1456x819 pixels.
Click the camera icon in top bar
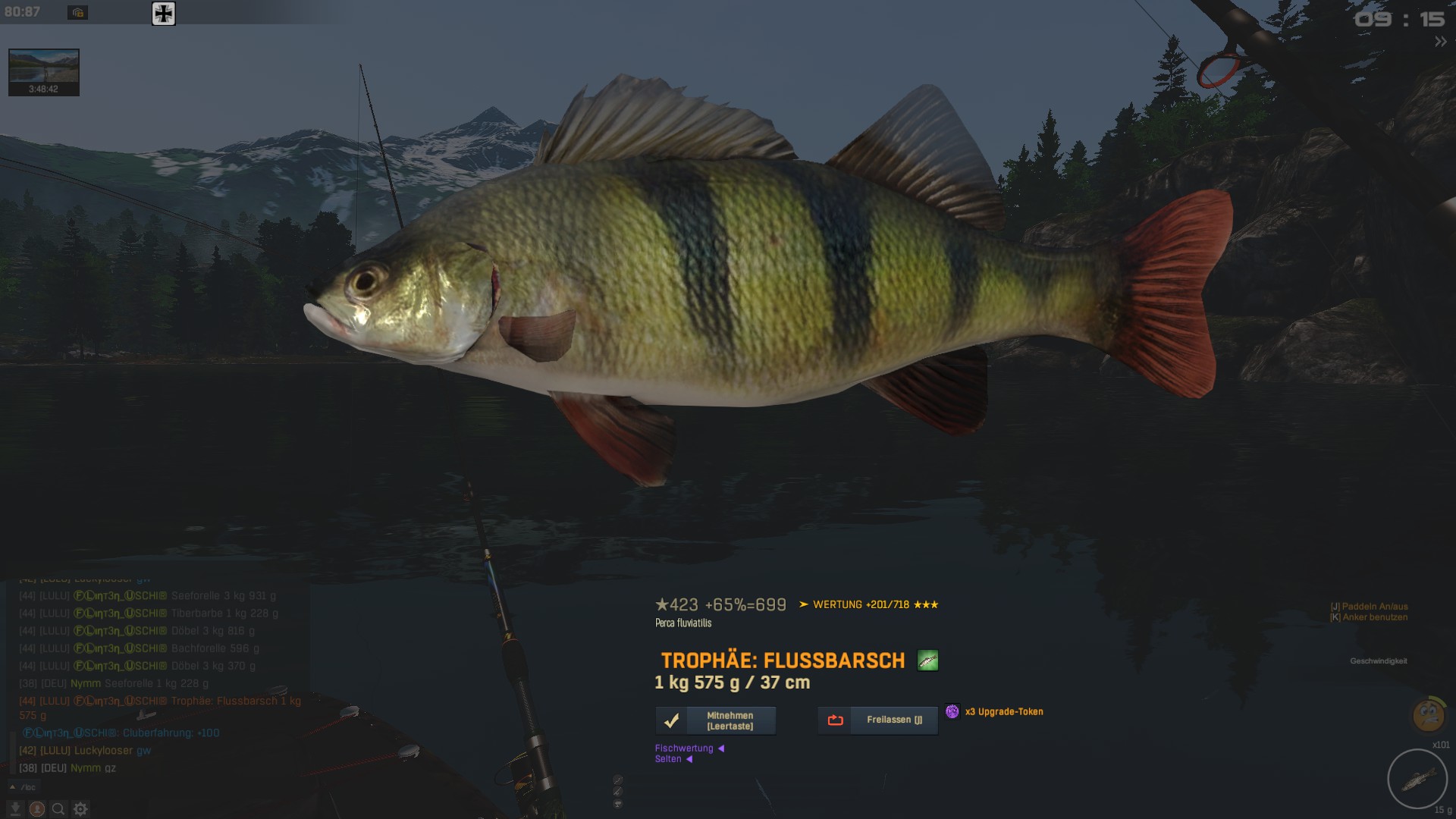pos(77,13)
